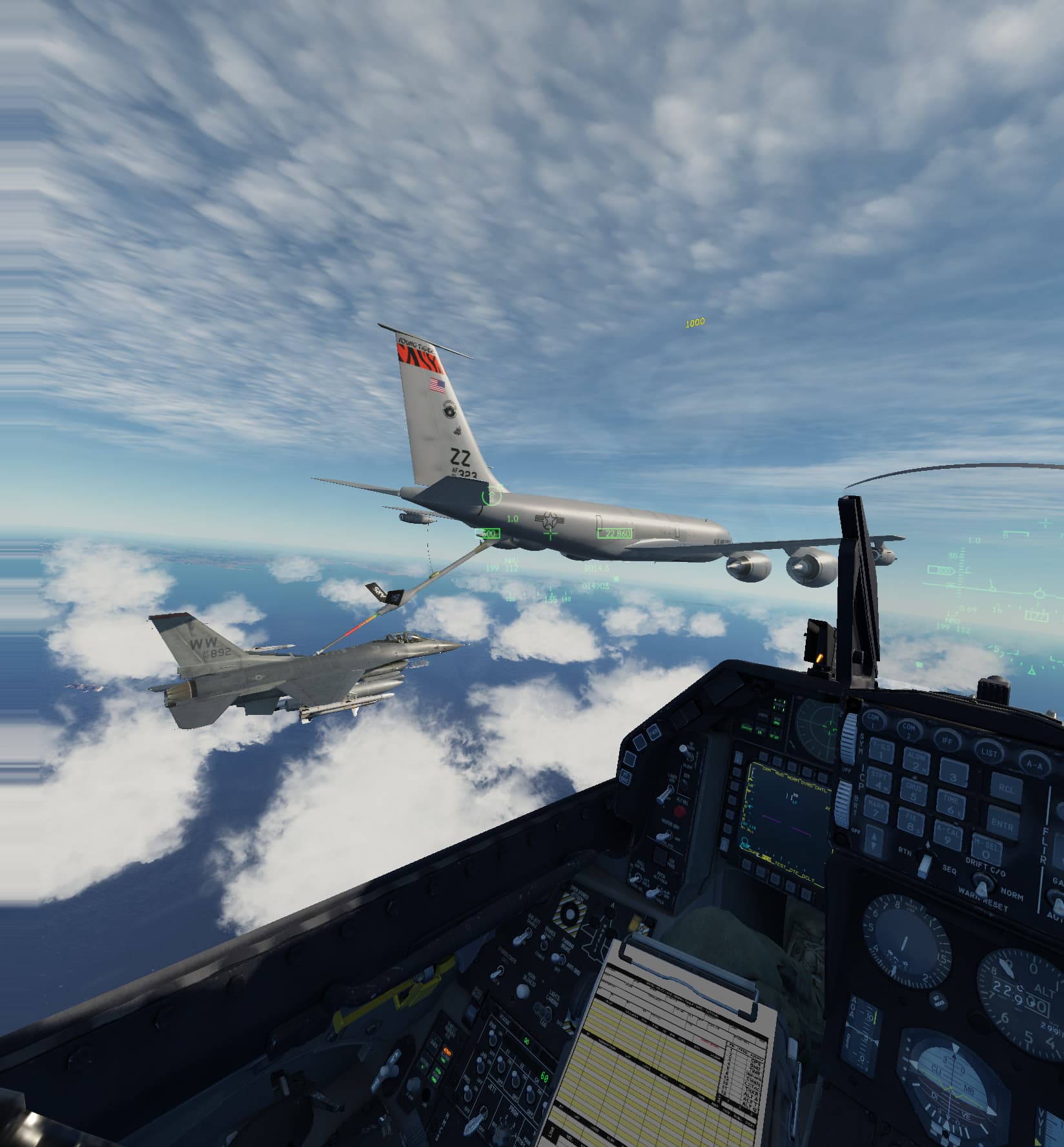1064x1147 pixels.
Task: Click the red ALT REL button
Action: tap(679, 811)
